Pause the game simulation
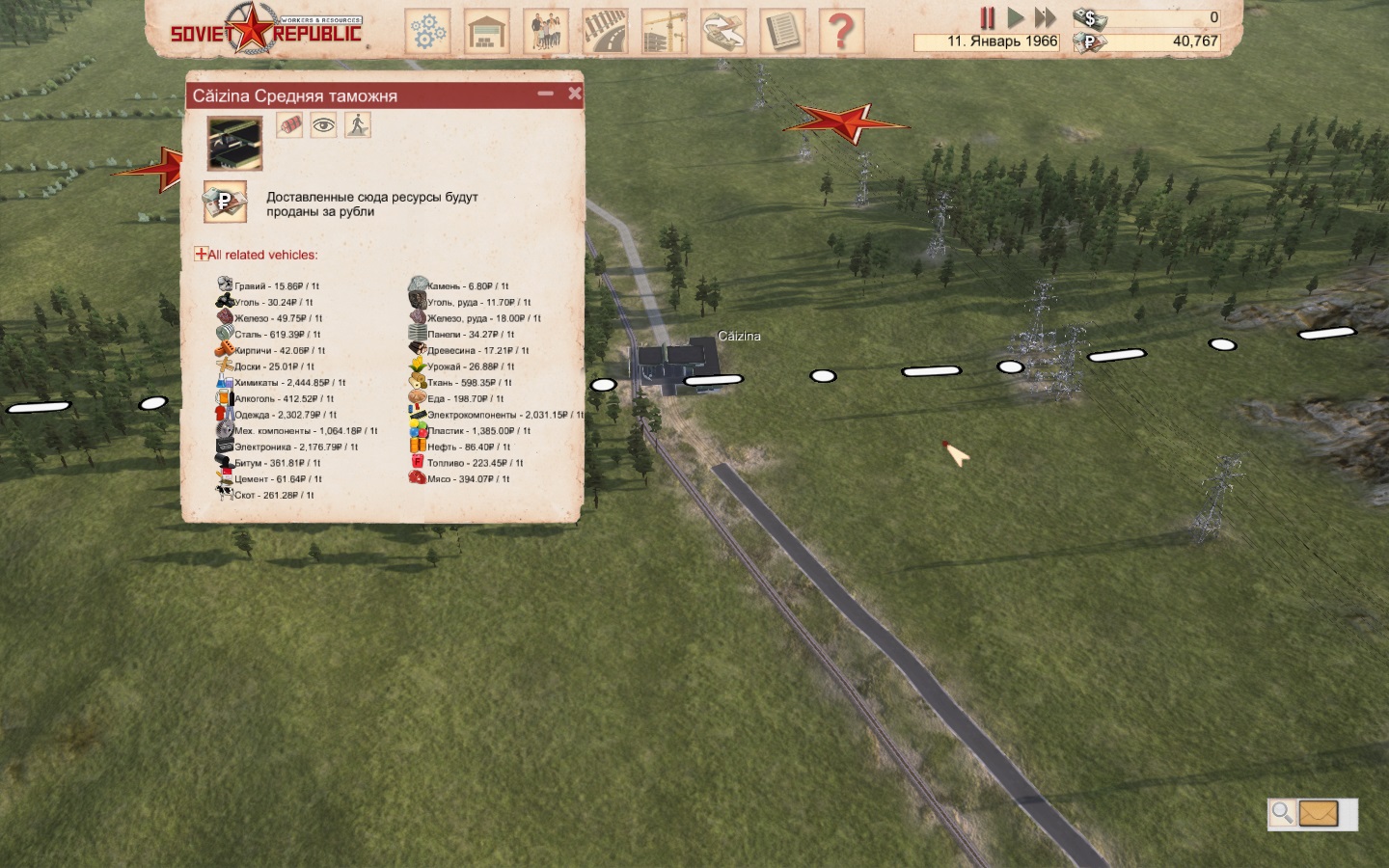 click(988, 17)
